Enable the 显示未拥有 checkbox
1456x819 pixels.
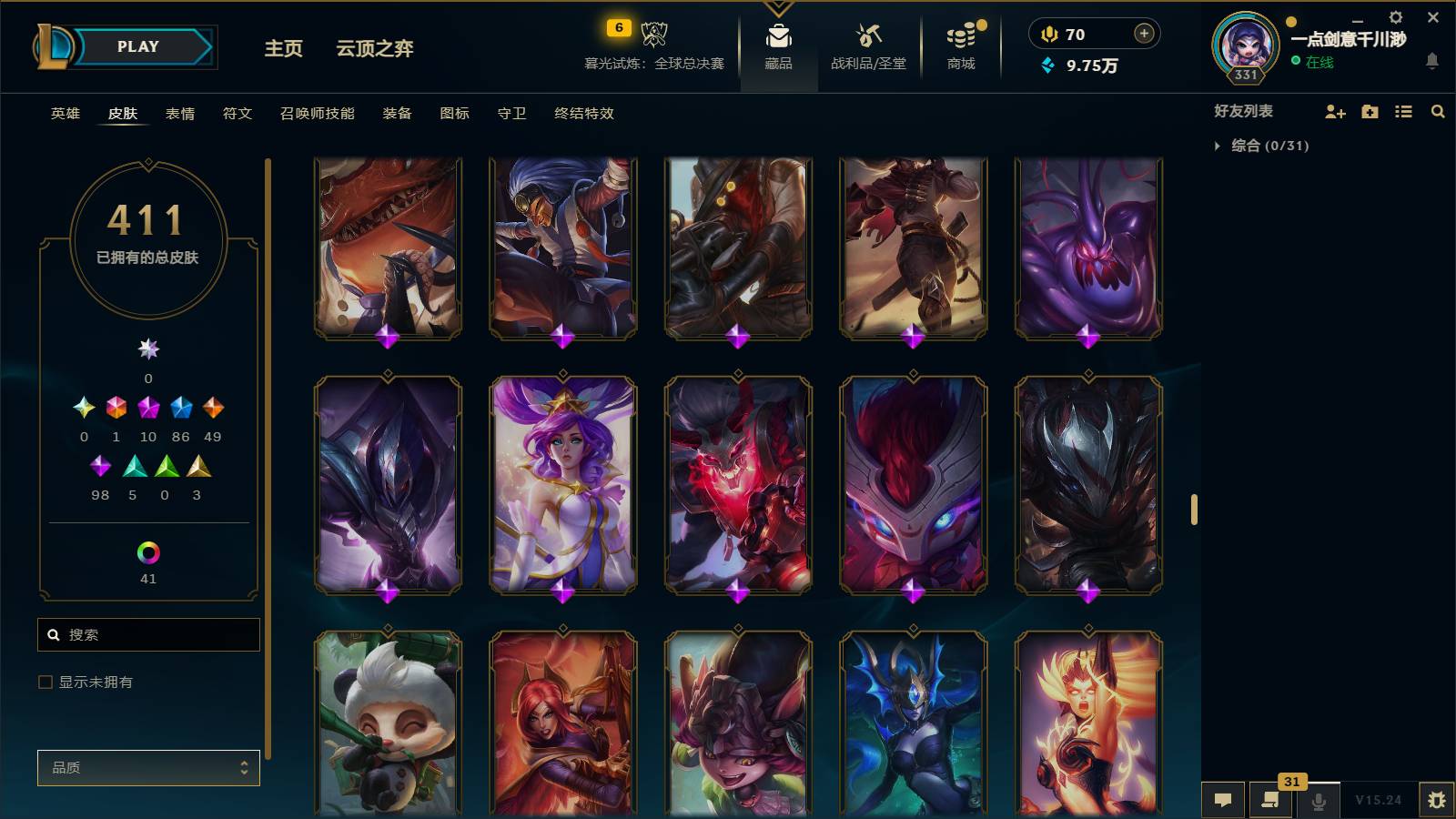point(44,682)
